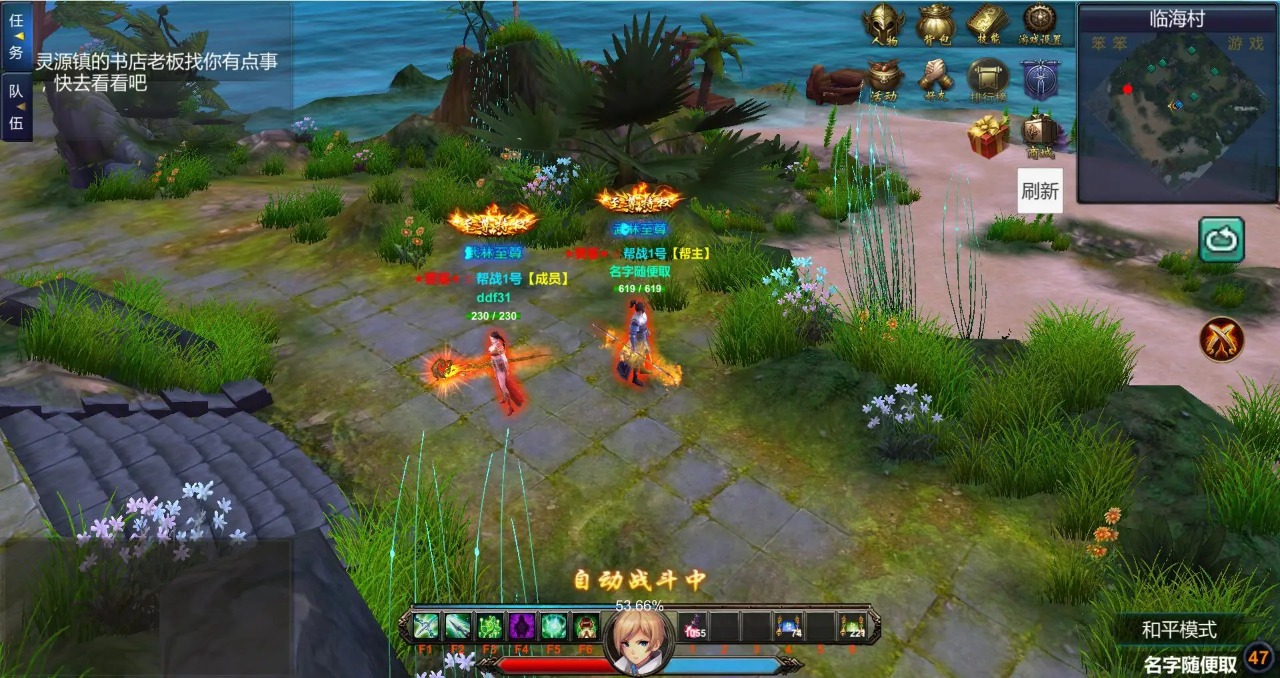Use the F1 crossed blades skill
Screen dimensions: 1280x678
(x=426, y=627)
